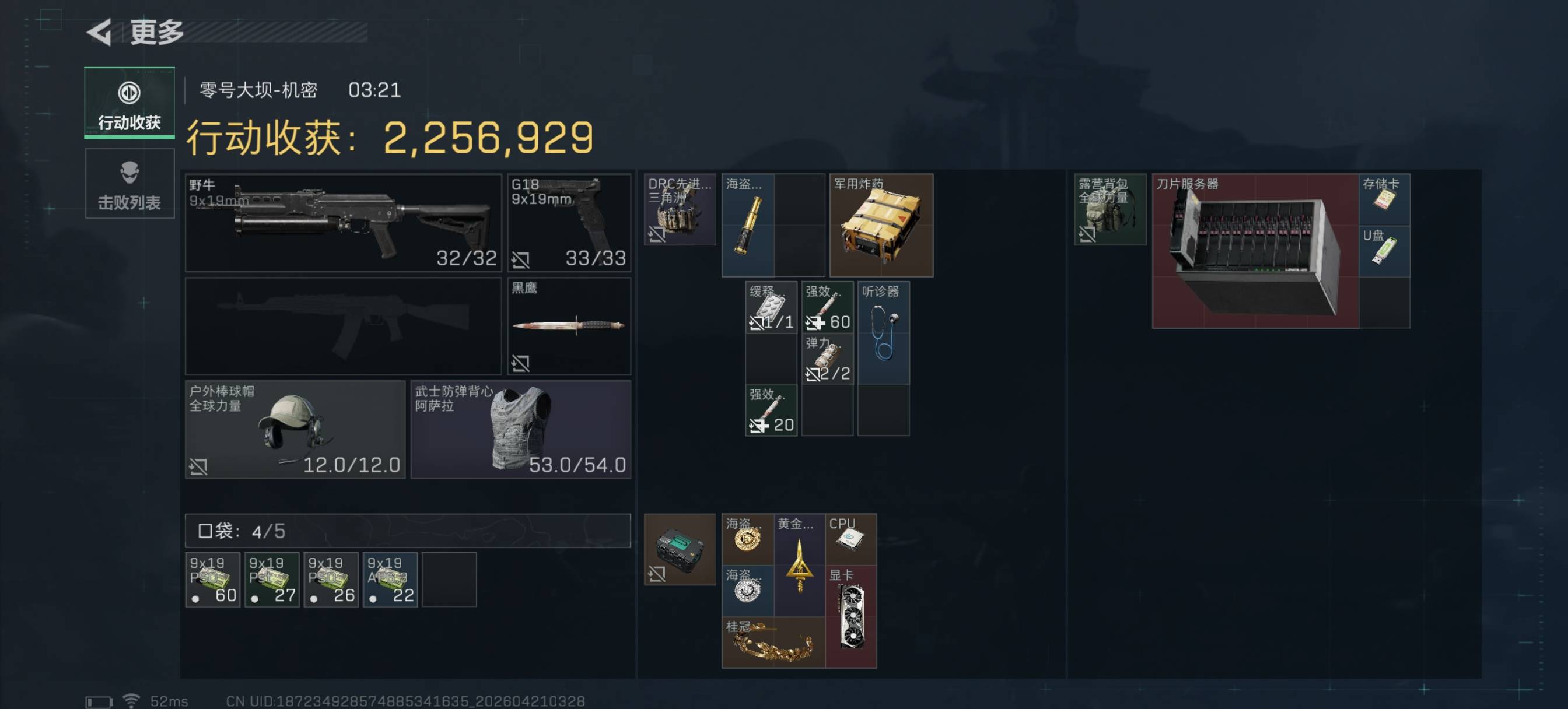Select the 存储卡 memory card
Viewport: 1568px width, 709px height.
click(x=1384, y=199)
